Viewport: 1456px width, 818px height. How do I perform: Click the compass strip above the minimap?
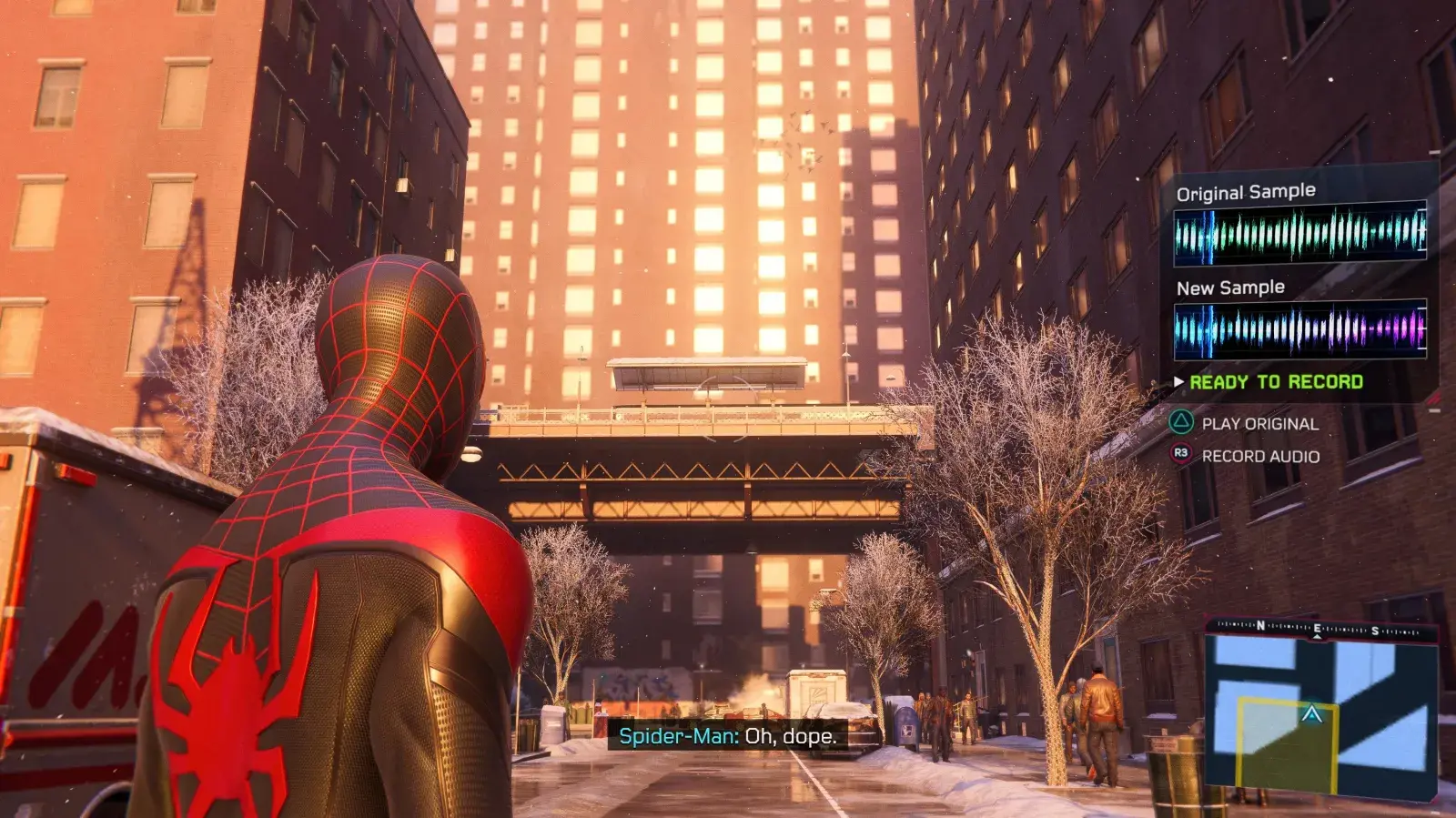[1321, 628]
